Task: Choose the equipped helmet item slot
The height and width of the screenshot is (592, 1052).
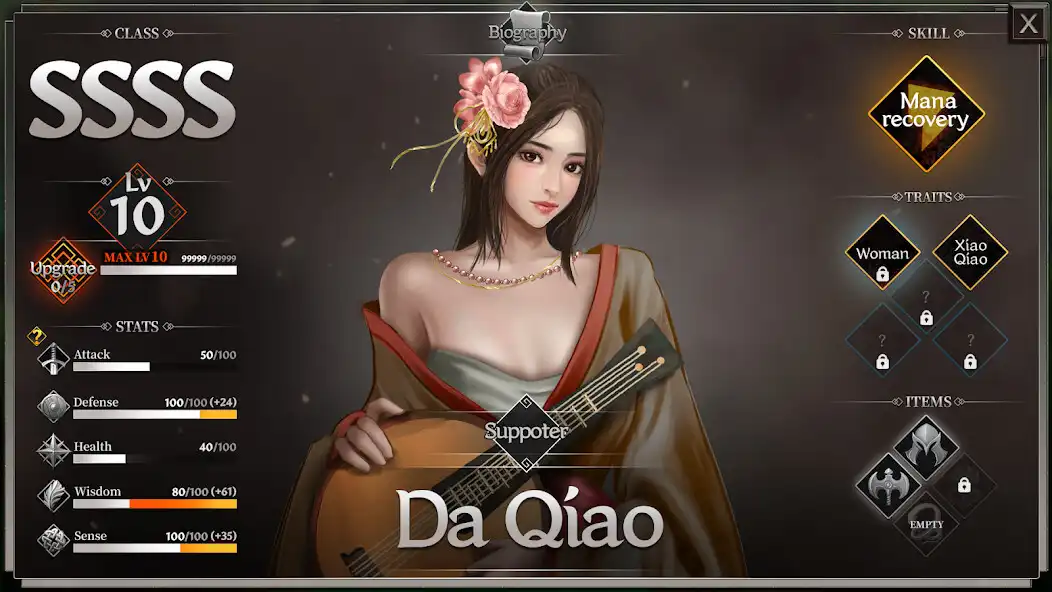Action: pyautogui.click(x=926, y=447)
